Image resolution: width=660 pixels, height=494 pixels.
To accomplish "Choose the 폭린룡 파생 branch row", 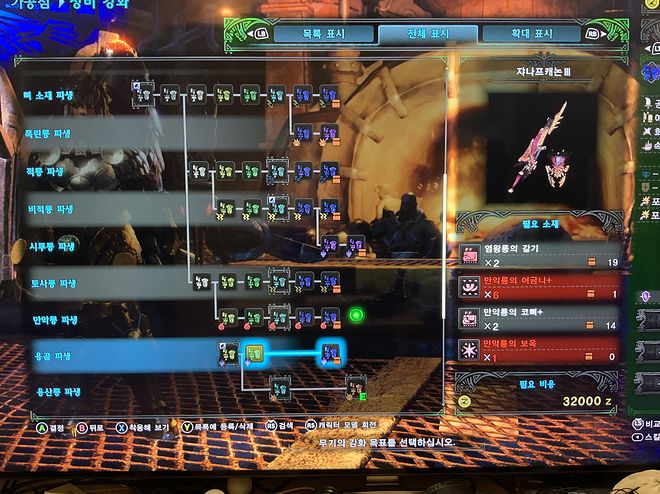I will [x=50, y=132].
